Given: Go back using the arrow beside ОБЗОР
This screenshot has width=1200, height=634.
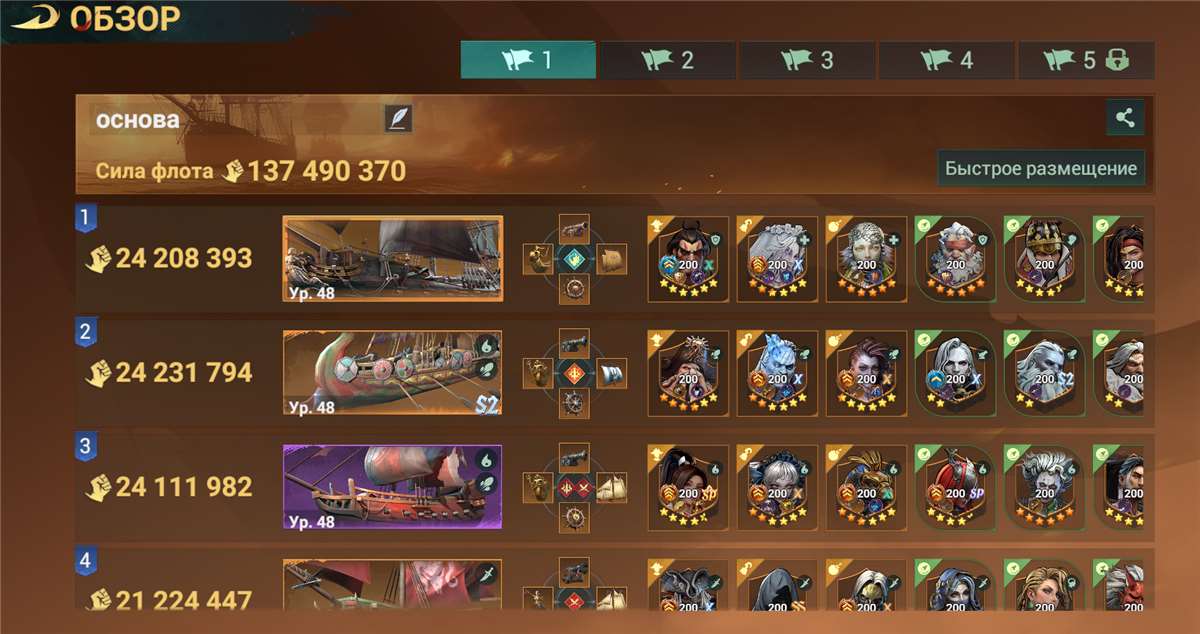Looking at the screenshot, I should click(36, 19).
